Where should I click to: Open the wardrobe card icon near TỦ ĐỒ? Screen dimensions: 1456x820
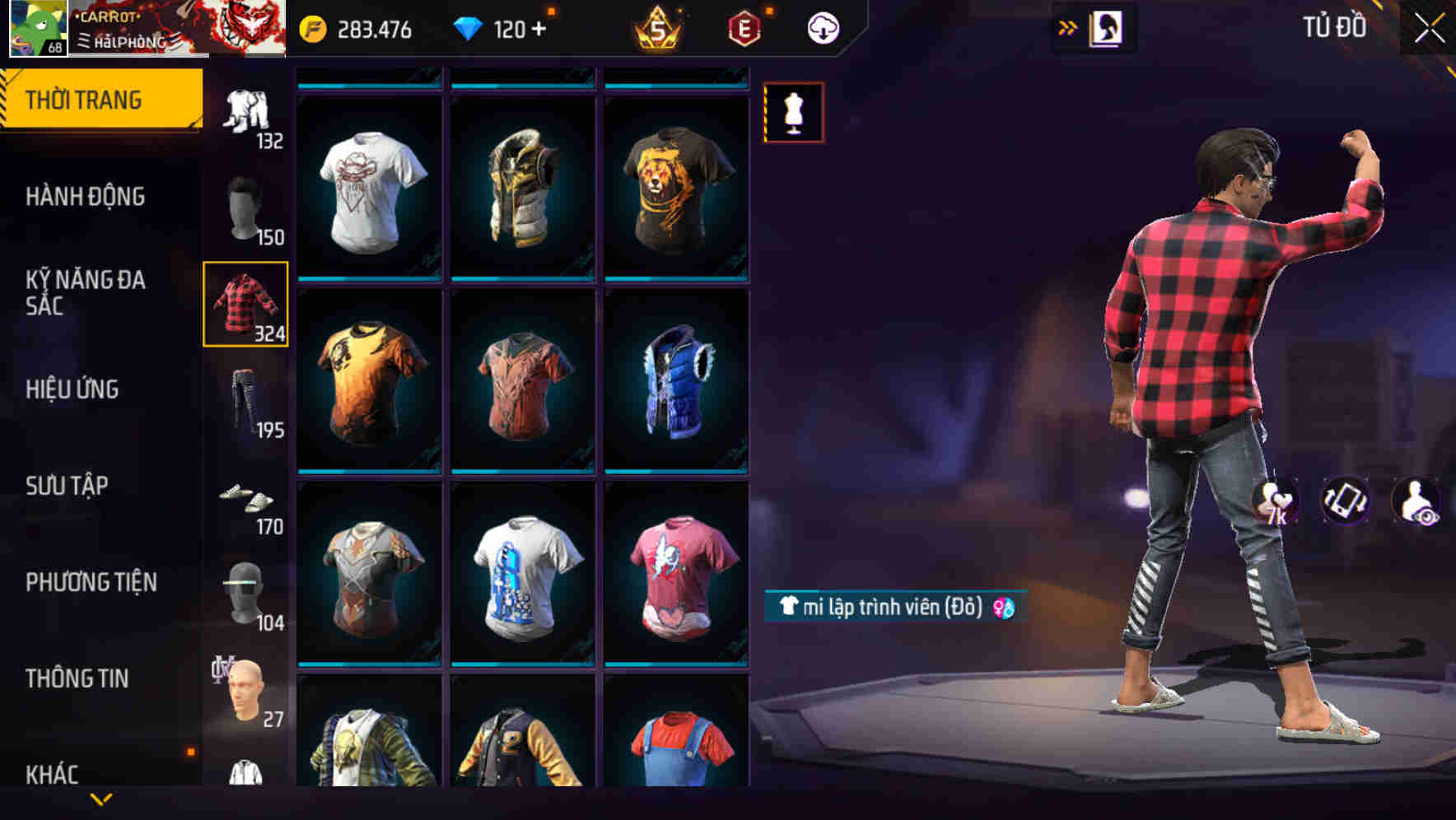(1106, 26)
